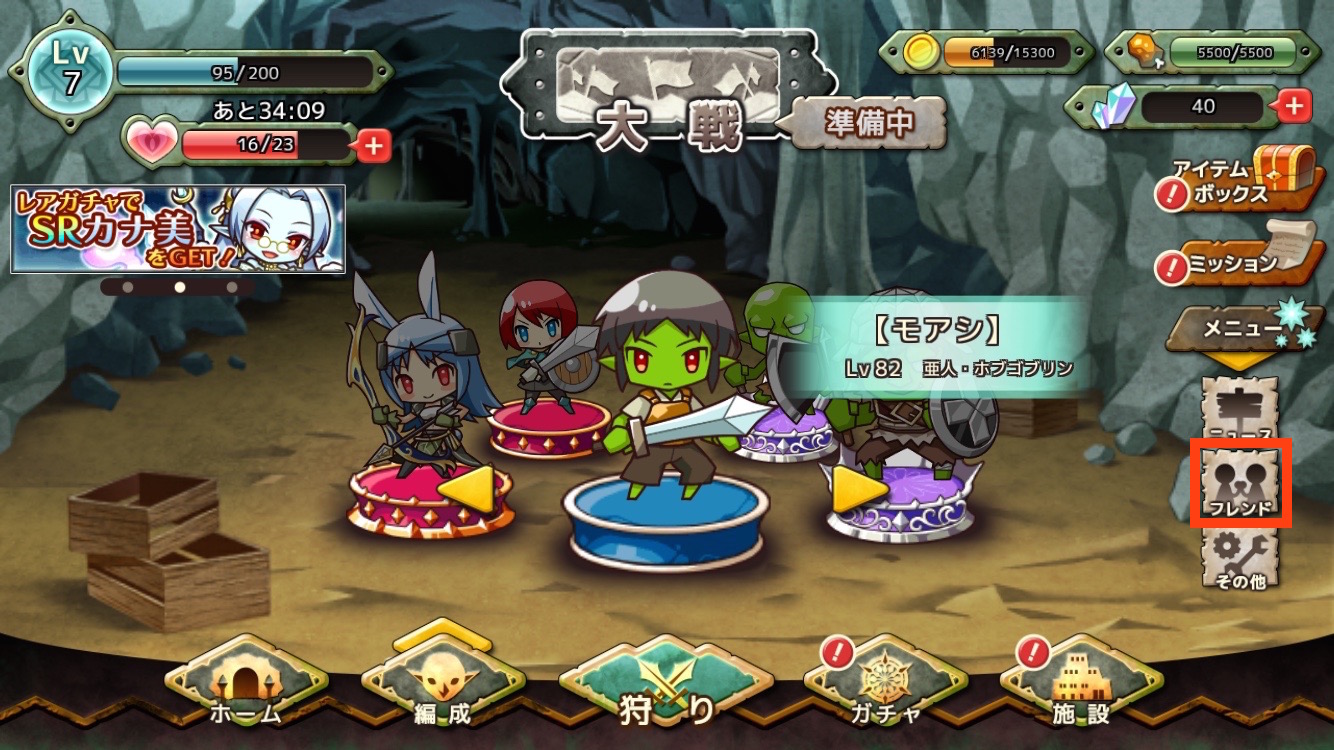Buy more crystals with plus button
The height and width of the screenshot is (750, 1334).
pos(1294,105)
